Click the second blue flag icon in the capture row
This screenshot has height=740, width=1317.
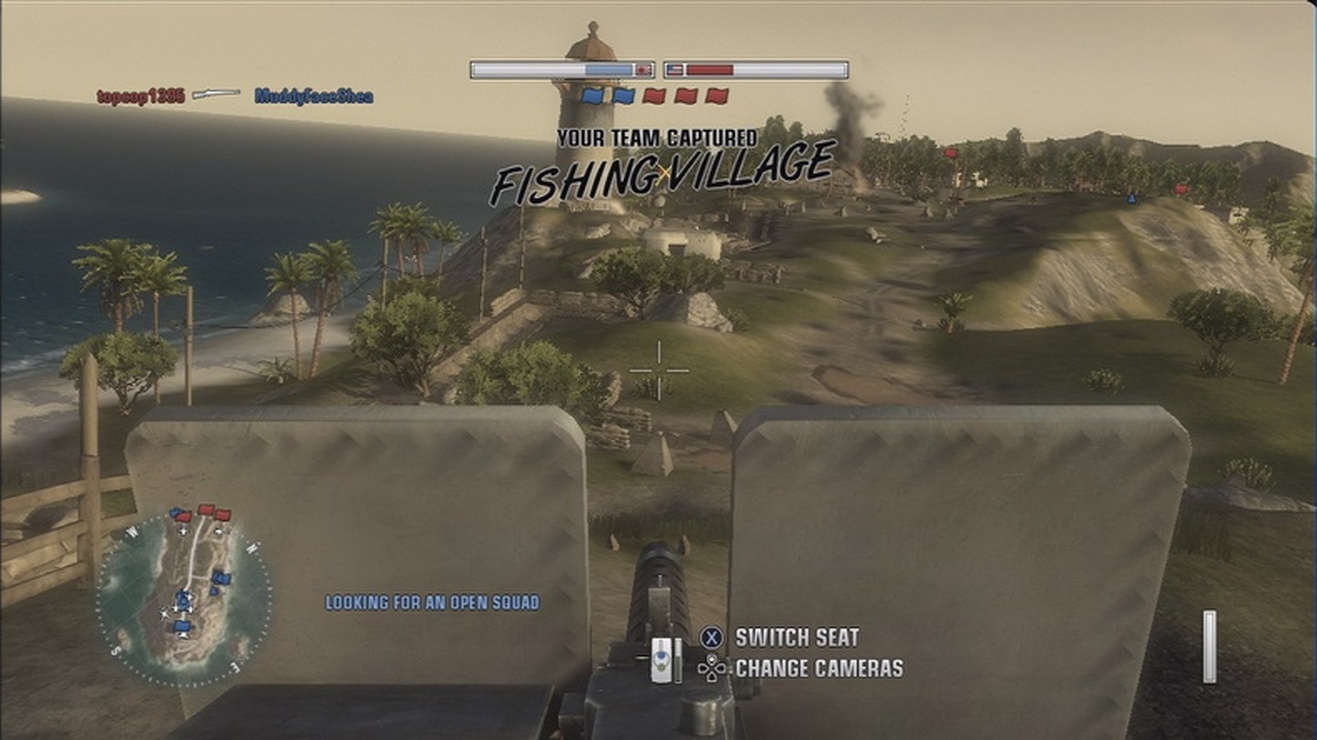coord(623,95)
